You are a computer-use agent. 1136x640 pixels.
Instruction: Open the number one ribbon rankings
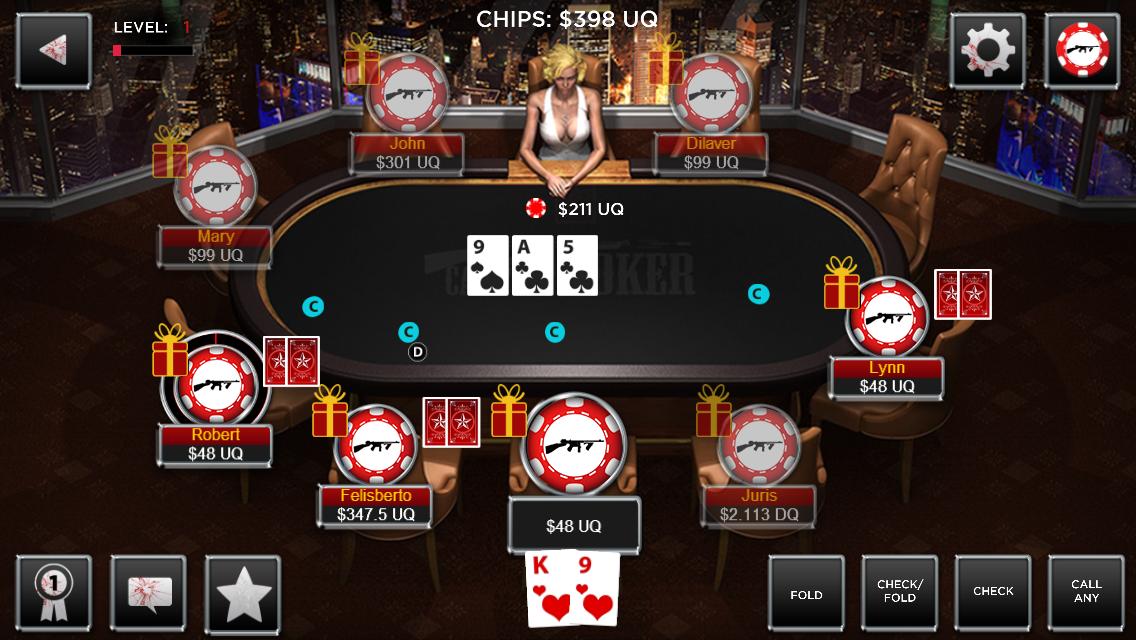(x=53, y=593)
